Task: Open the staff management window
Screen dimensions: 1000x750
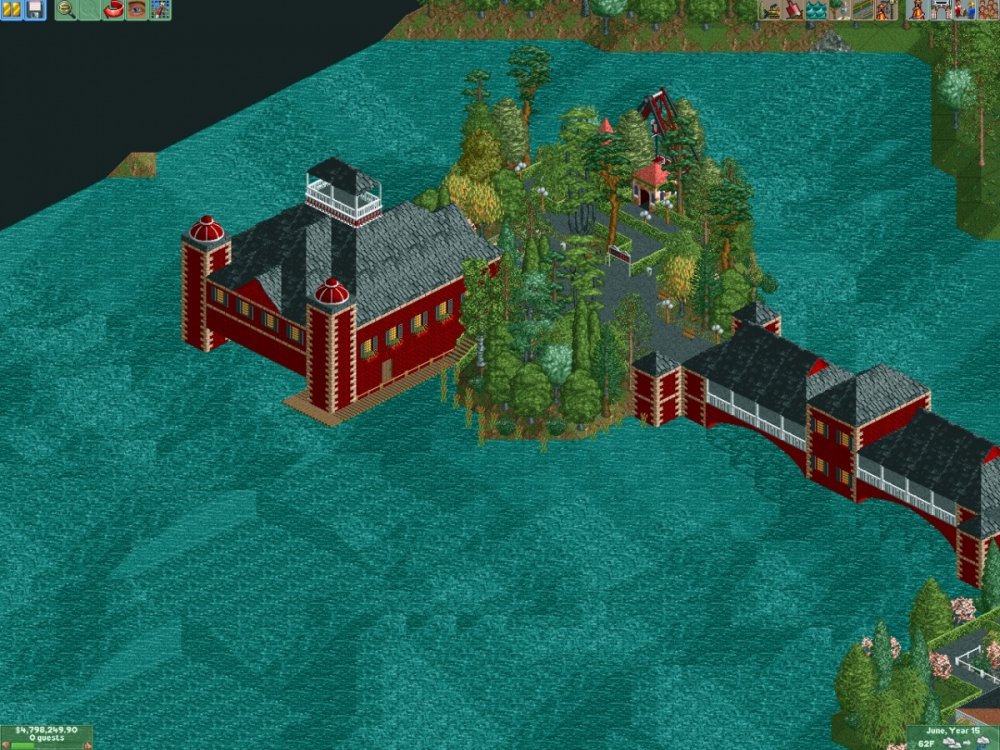Action: tap(965, 10)
